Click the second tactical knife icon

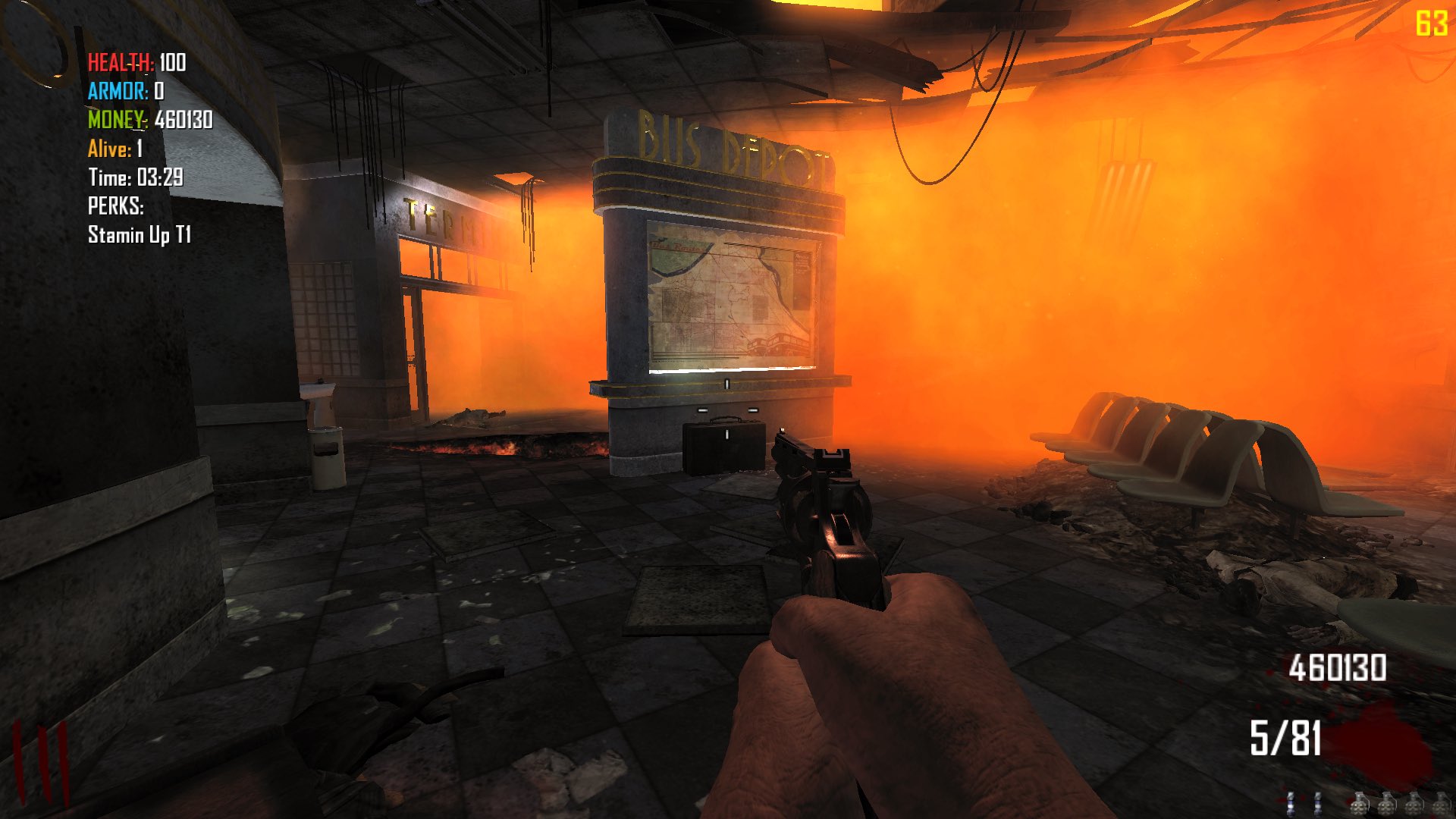pyautogui.click(x=1318, y=804)
